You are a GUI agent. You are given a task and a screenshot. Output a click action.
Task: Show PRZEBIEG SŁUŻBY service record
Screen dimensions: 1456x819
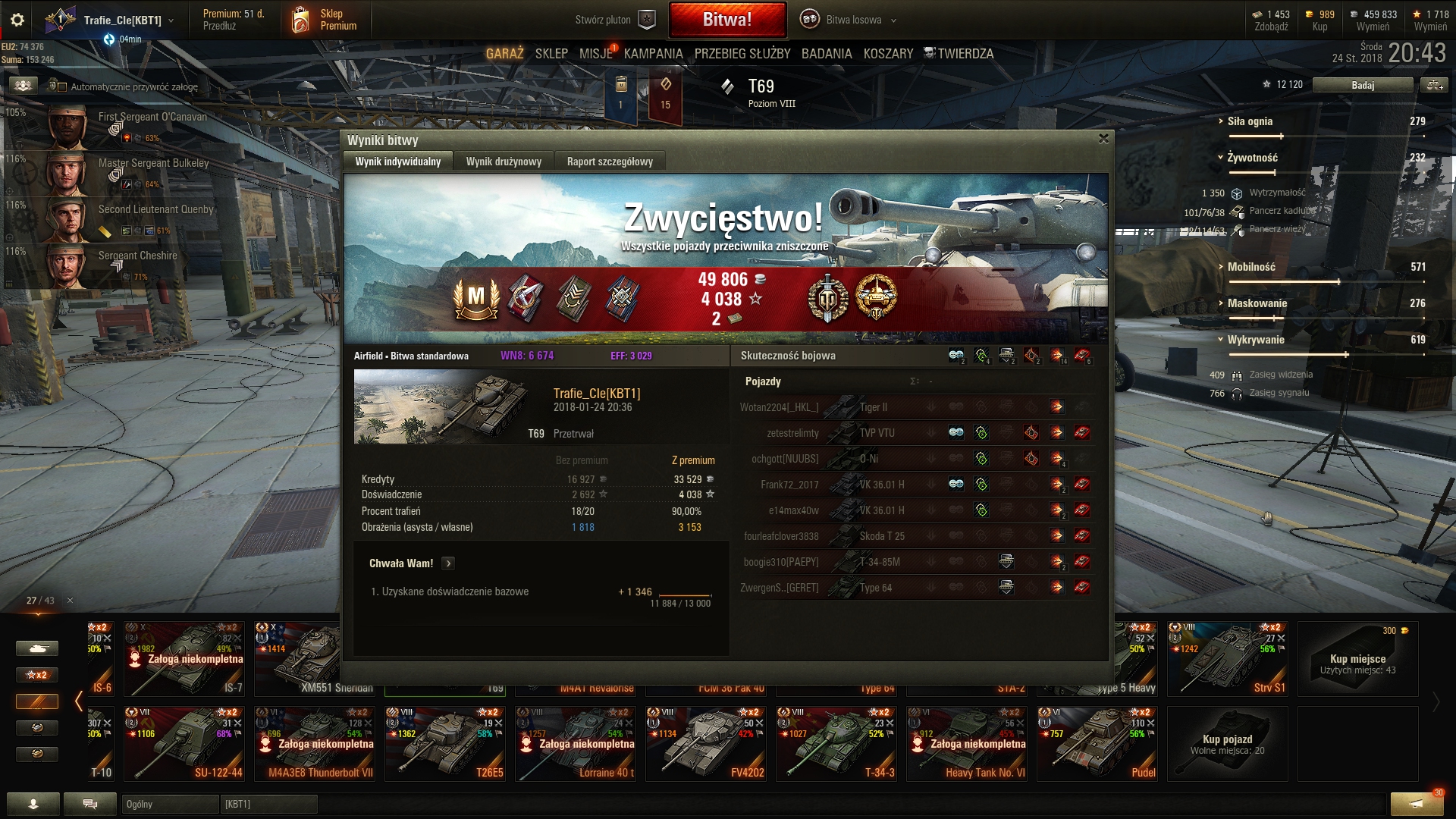tap(742, 54)
